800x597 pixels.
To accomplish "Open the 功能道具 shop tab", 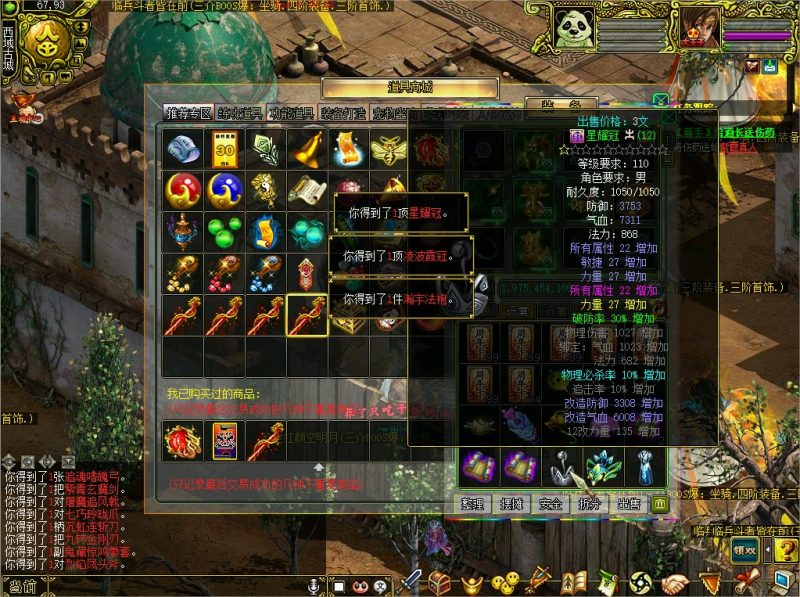I will click(x=292, y=113).
